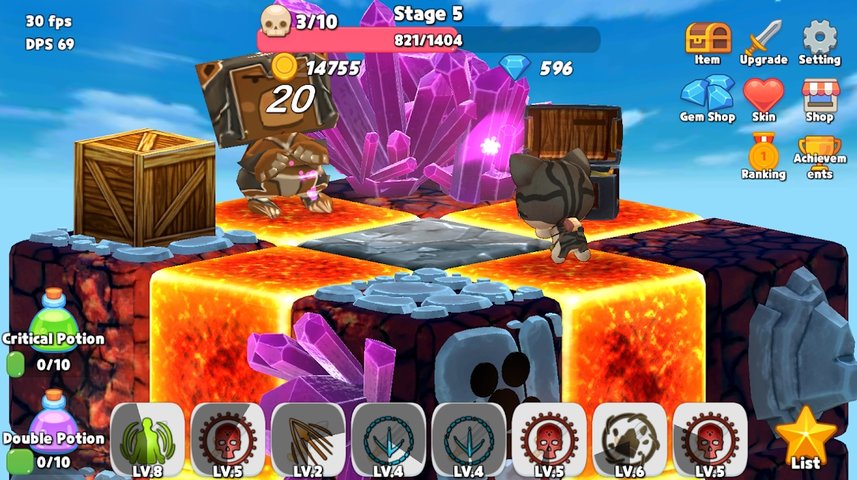857x480 pixels.
Task: Visit the Gem Shop
Action: tap(707, 97)
